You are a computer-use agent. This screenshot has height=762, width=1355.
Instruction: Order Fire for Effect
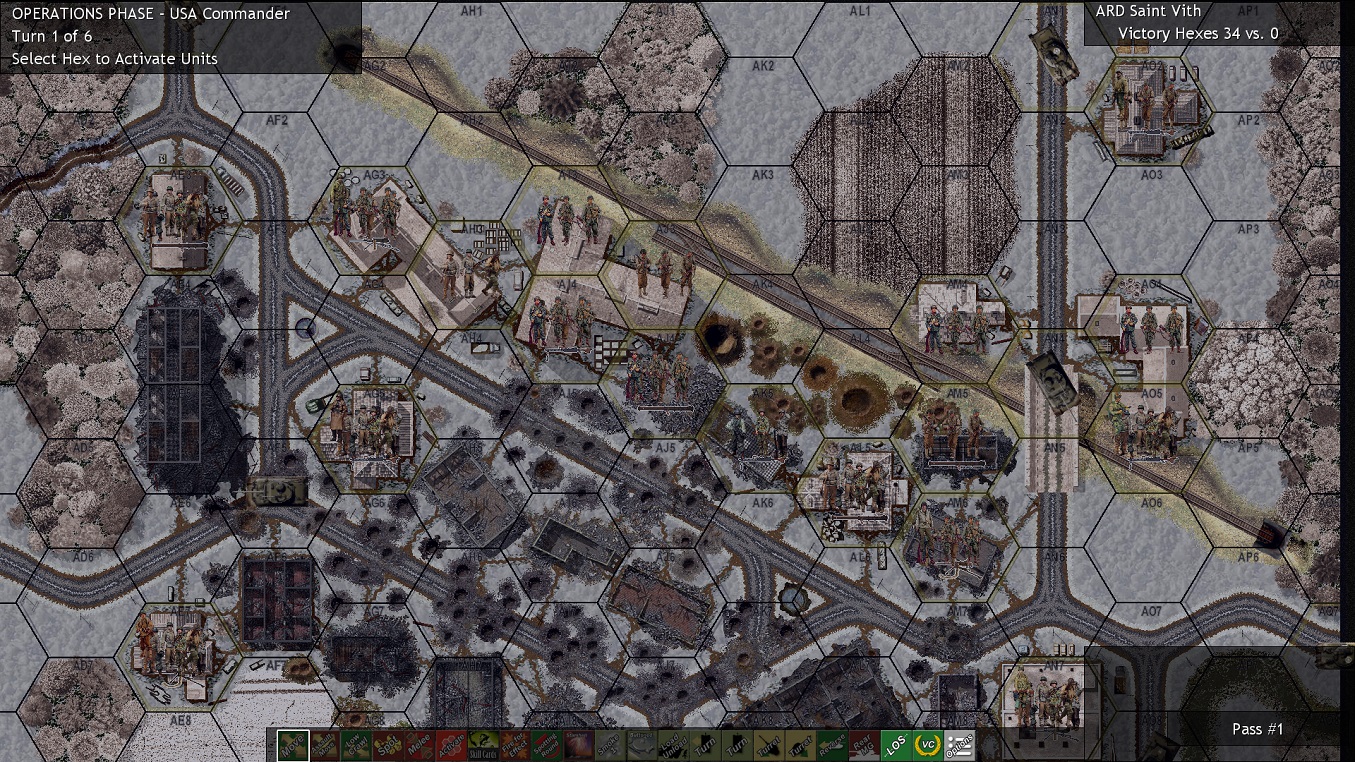pos(515,746)
